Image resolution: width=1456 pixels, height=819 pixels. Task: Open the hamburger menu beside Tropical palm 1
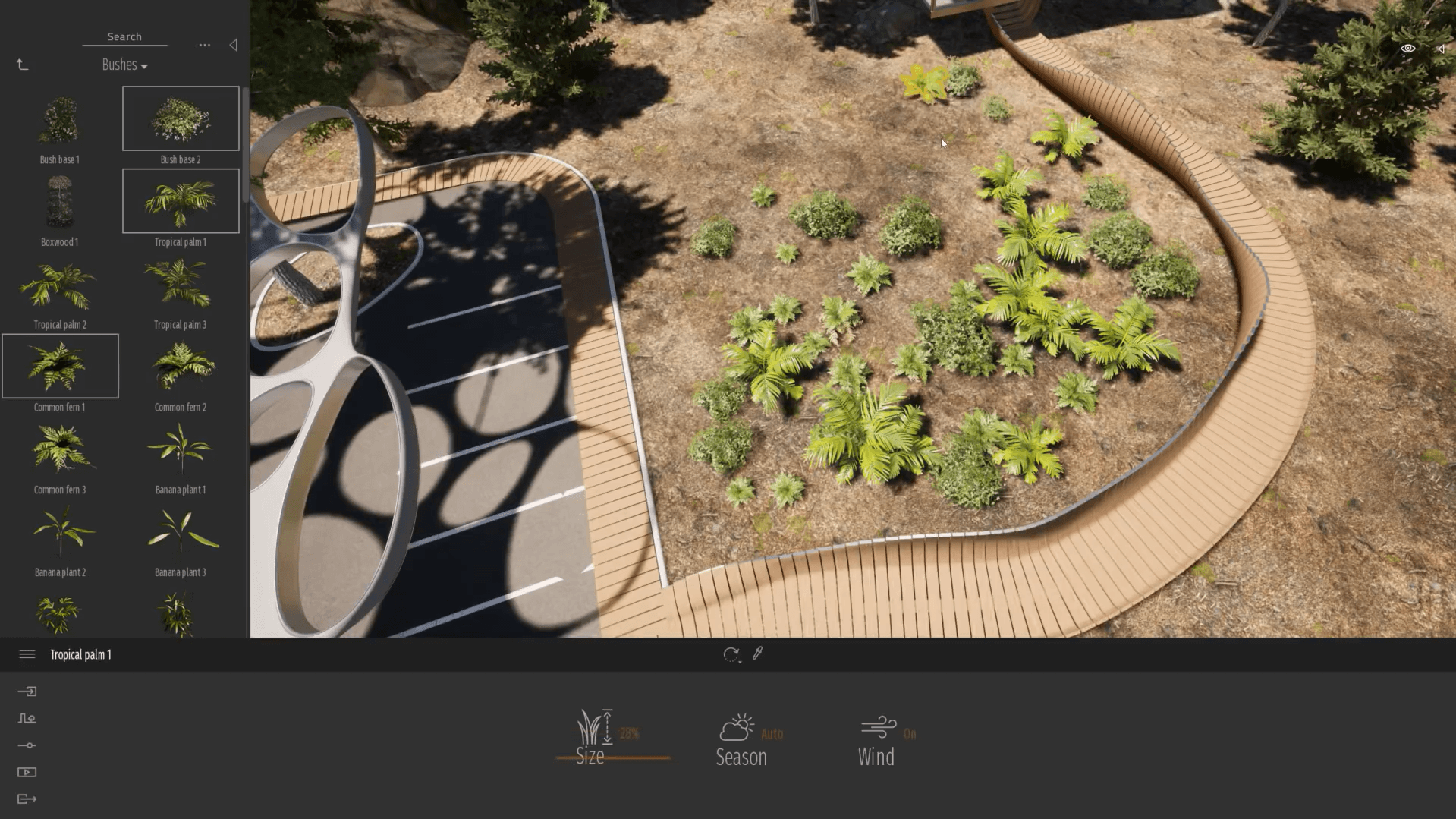[27, 654]
